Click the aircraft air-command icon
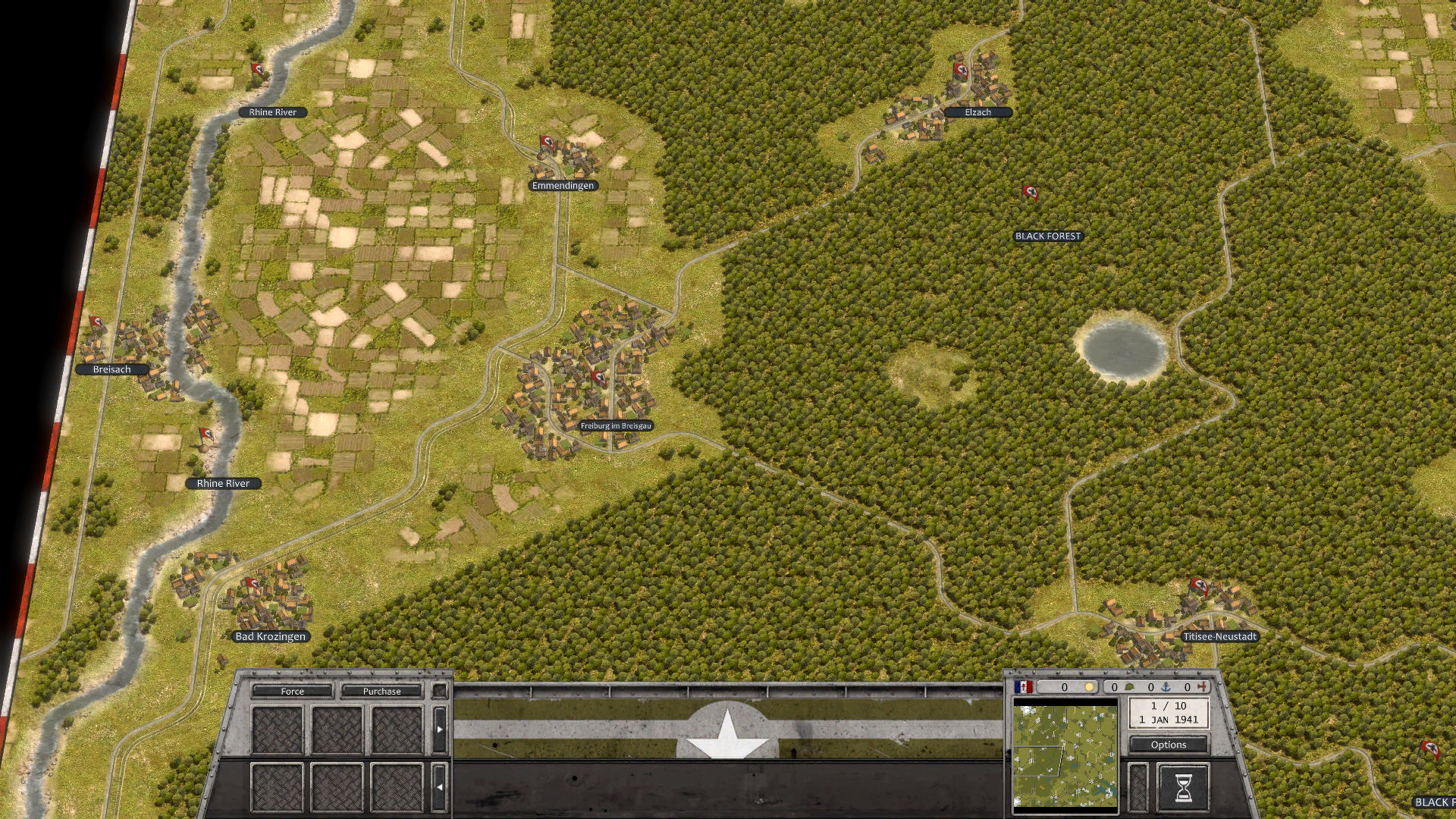Image resolution: width=1456 pixels, height=819 pixels. click(x=1203, y=687)
